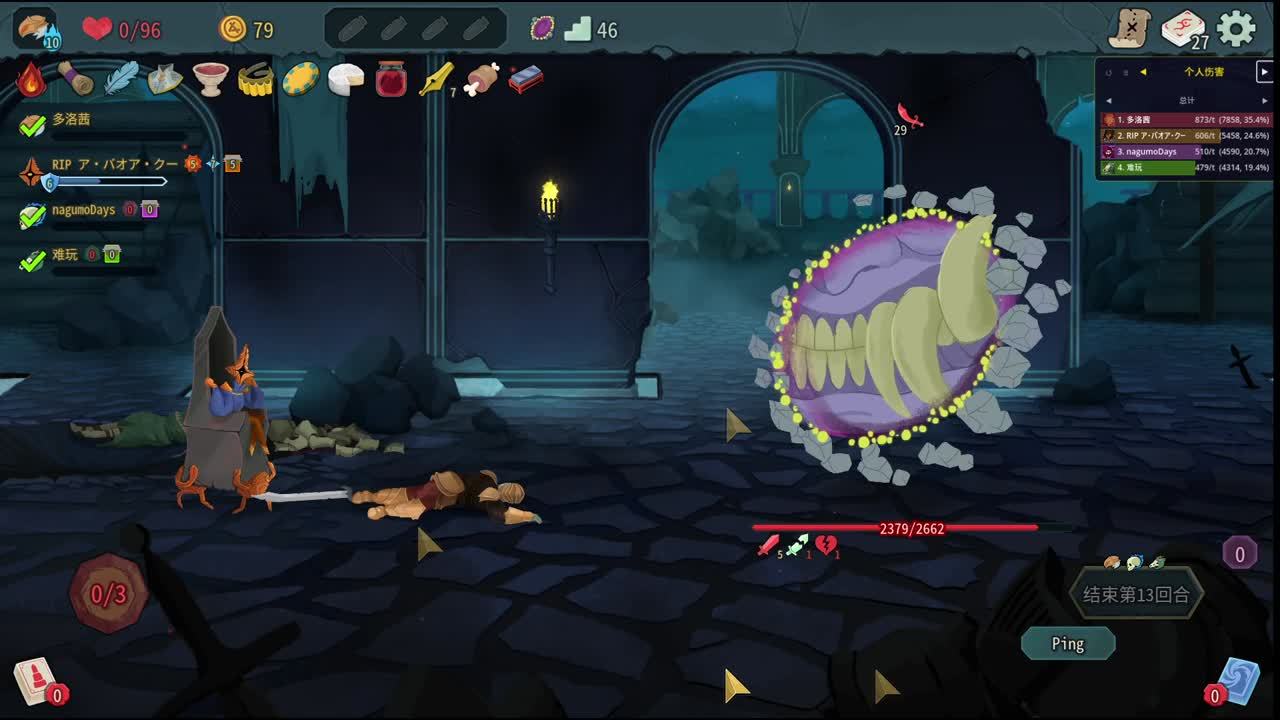The width and height of the screenshot is (1280, 720).
Task: Select player nagumoDays in the party list
Action: [84, 211]
